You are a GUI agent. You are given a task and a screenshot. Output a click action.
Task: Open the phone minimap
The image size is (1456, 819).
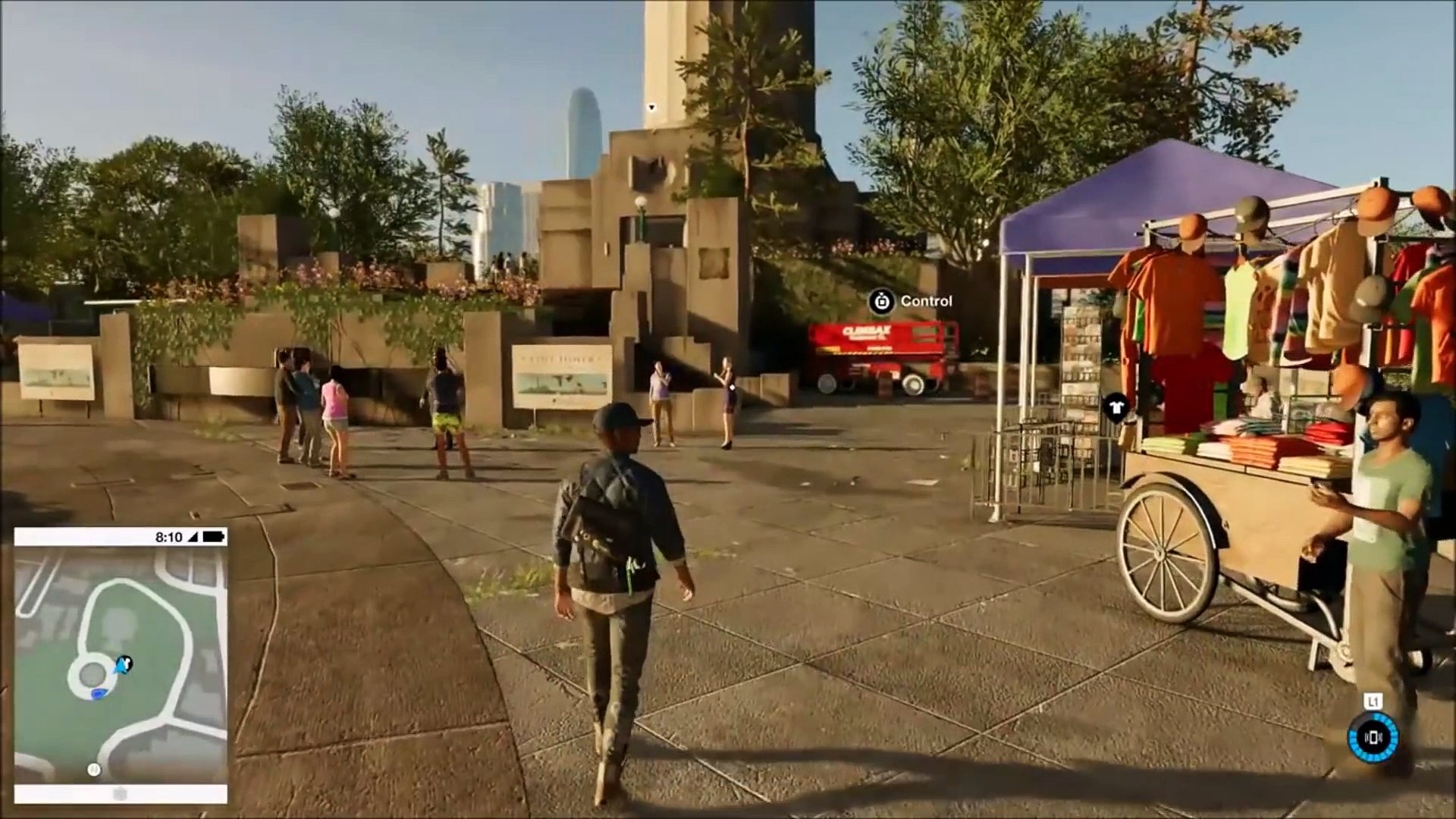121,664
